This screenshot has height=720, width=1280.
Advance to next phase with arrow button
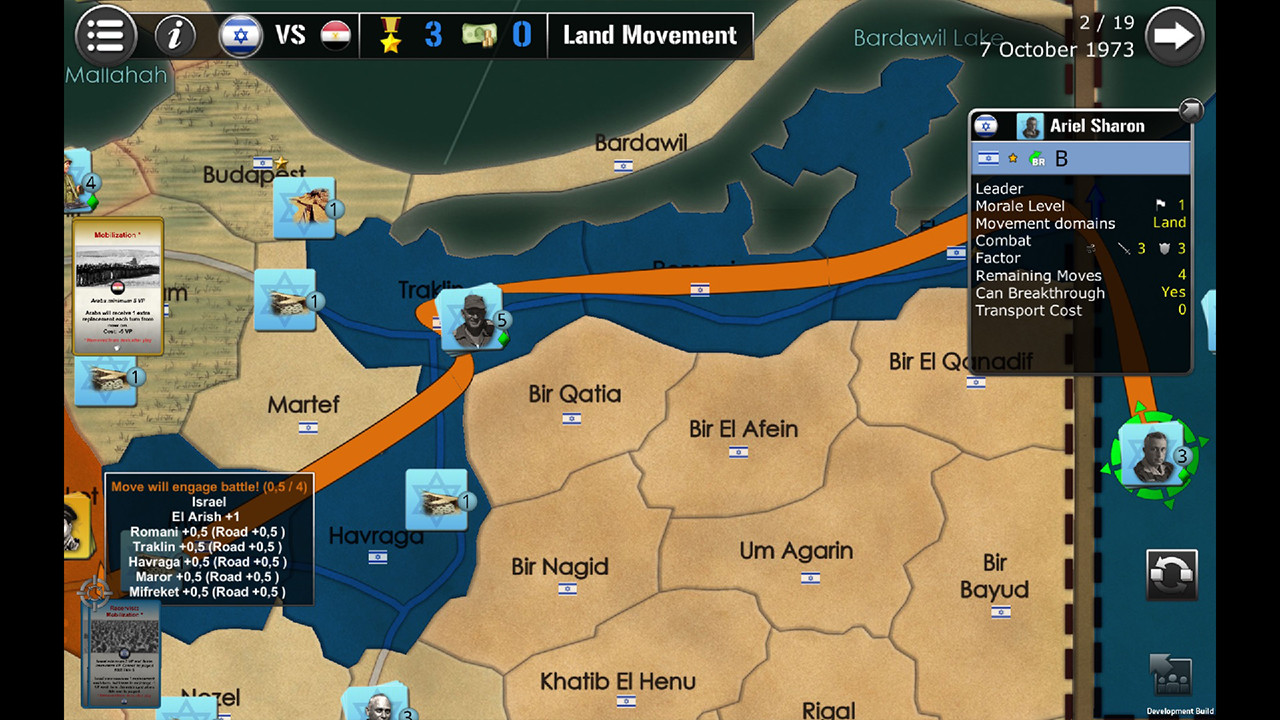pos(1174,36)
